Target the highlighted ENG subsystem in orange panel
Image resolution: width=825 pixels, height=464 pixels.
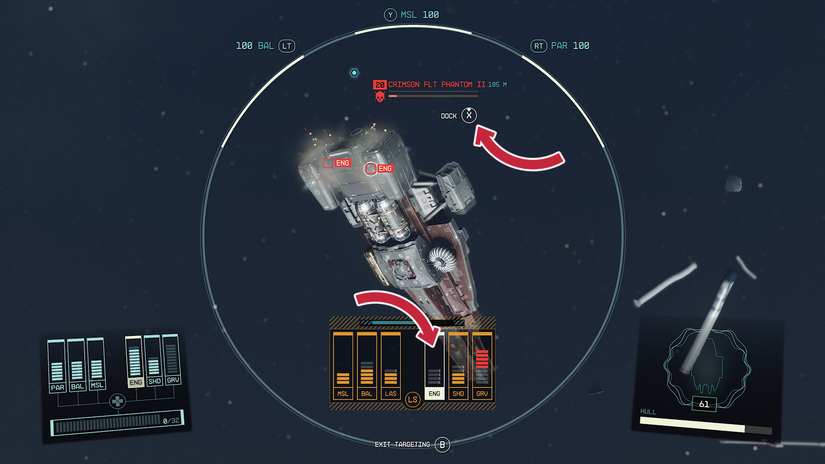pos(435,366)
